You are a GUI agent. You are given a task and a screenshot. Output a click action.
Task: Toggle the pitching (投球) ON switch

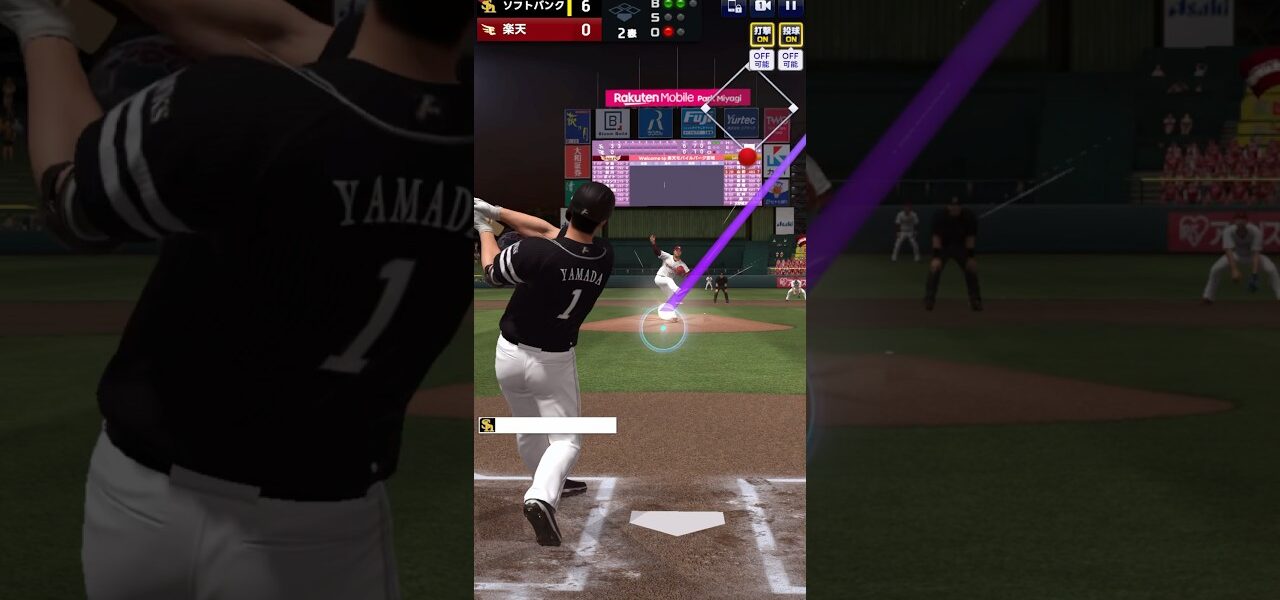[x=790, y=35]
